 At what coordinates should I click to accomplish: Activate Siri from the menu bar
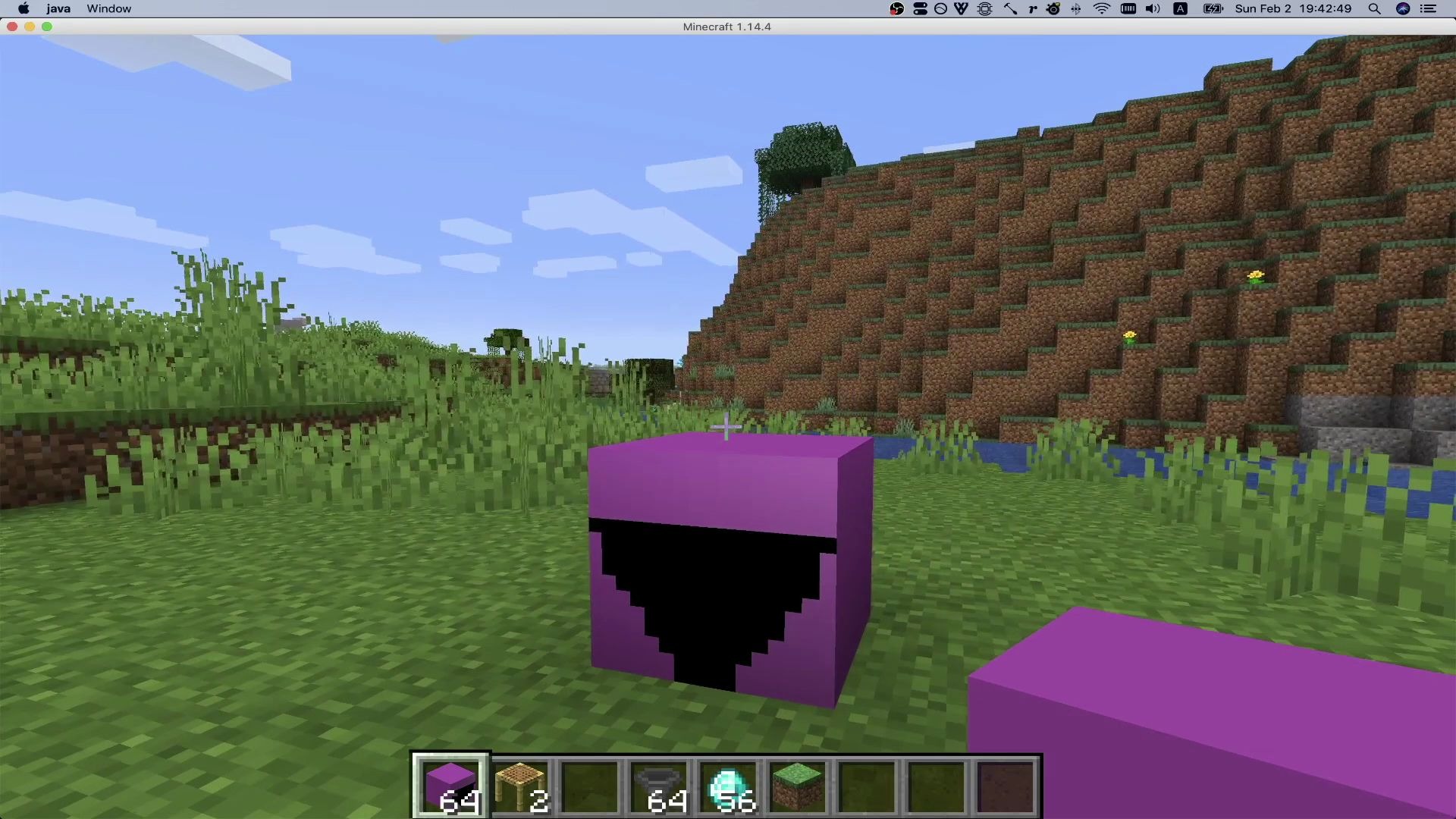click(1404, 8)
